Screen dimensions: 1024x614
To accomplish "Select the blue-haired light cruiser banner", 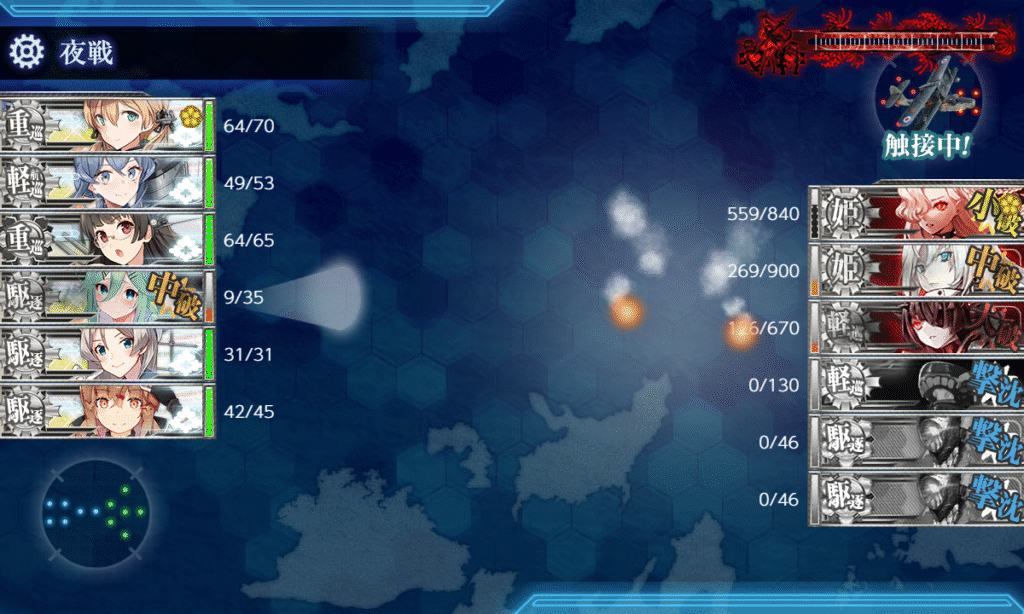I will click(x=108, y=182).
